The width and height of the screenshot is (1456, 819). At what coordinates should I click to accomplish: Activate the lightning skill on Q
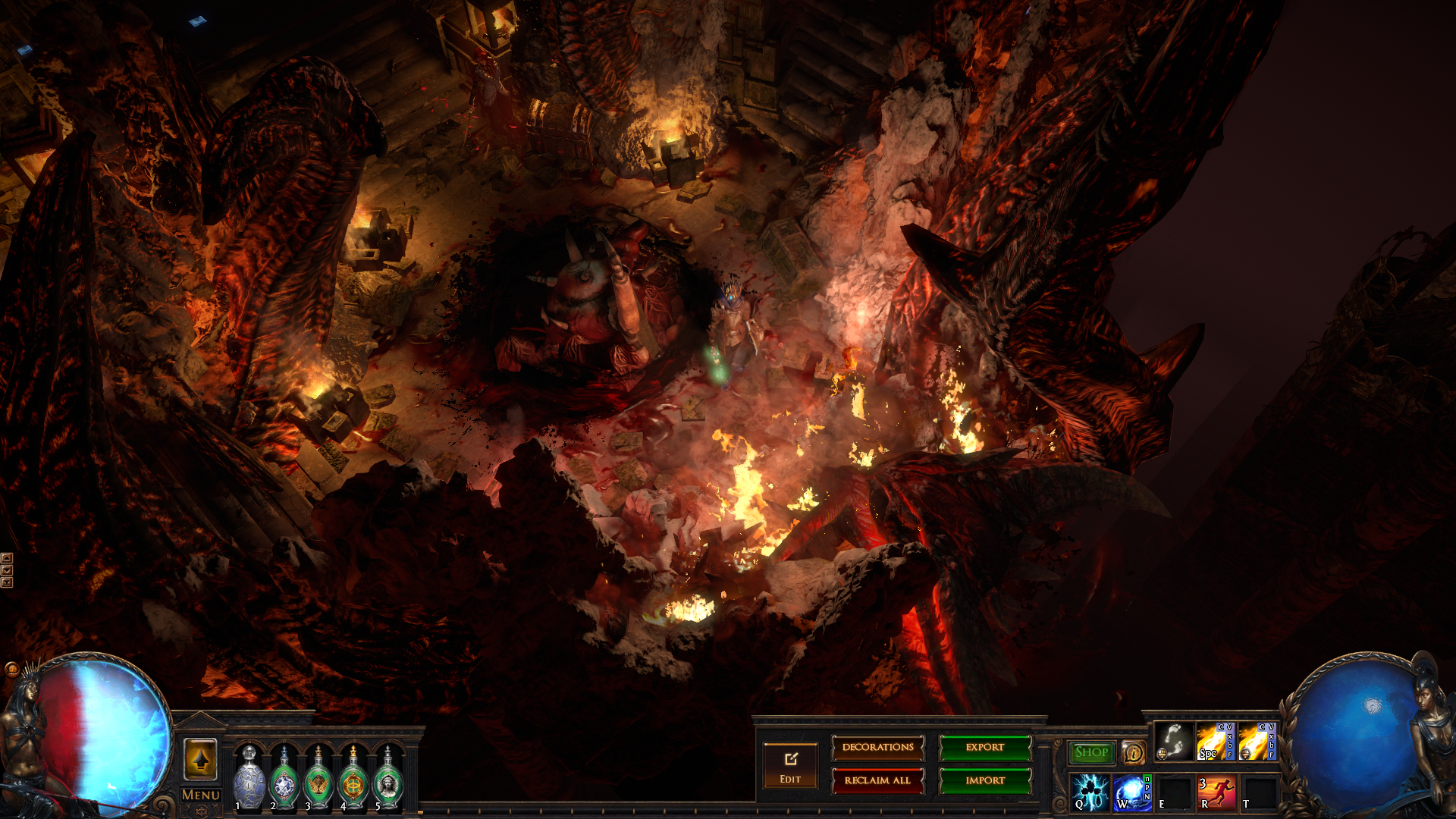[1090, 792]
